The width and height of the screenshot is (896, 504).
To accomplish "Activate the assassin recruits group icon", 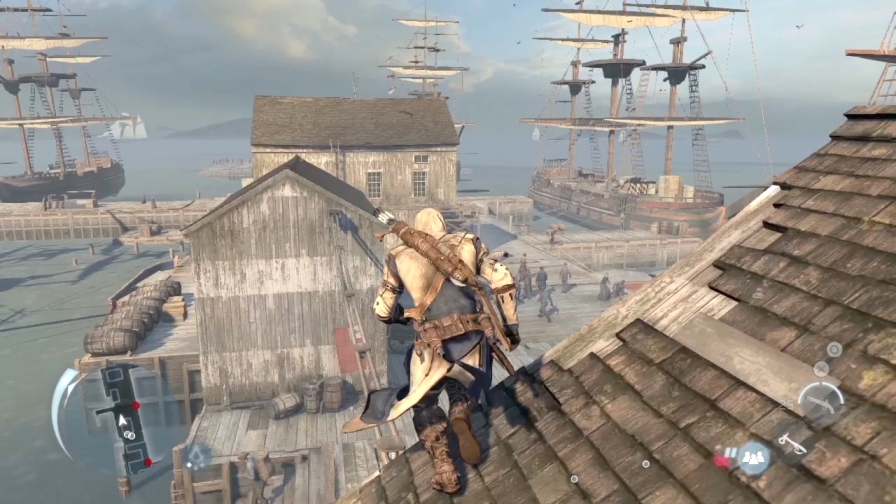I will pyautogui.click(x=751, y=458).
